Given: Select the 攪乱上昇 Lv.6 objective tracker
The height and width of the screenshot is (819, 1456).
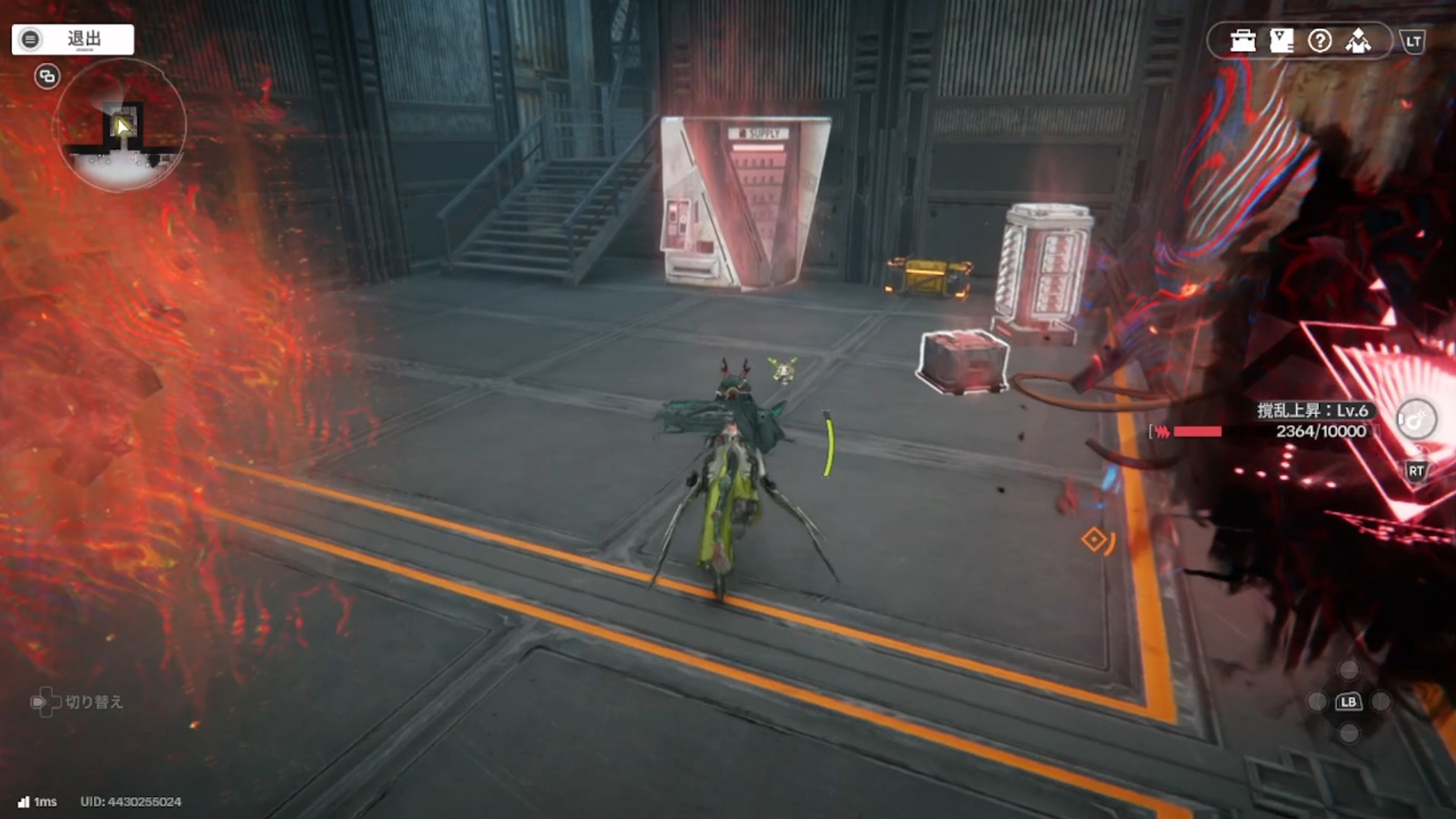Looking at the screenshot, I should coord(1313,421).
